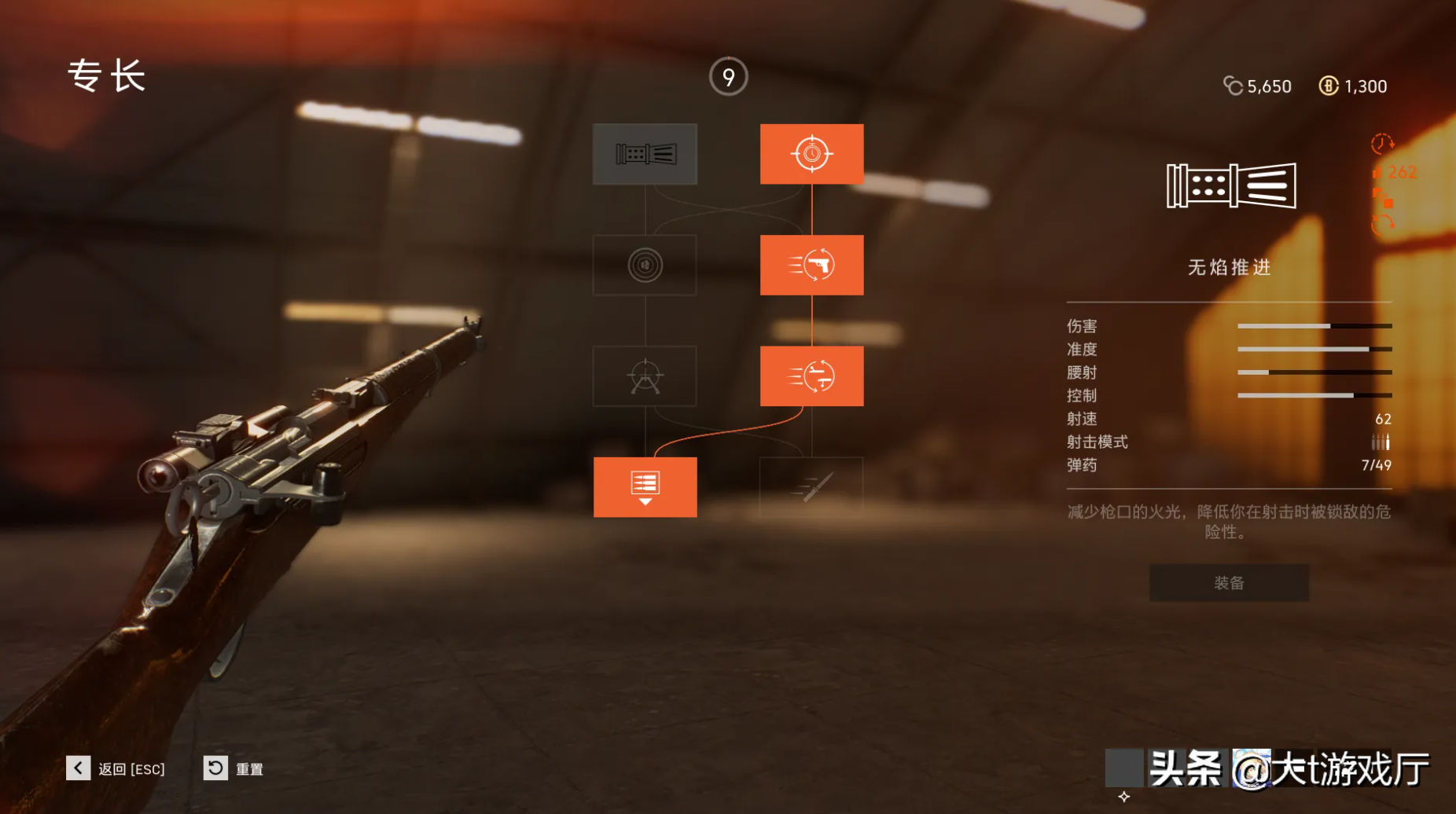Go back with the 返回 arrow button

pyautogui.click(x=78, y=768)
